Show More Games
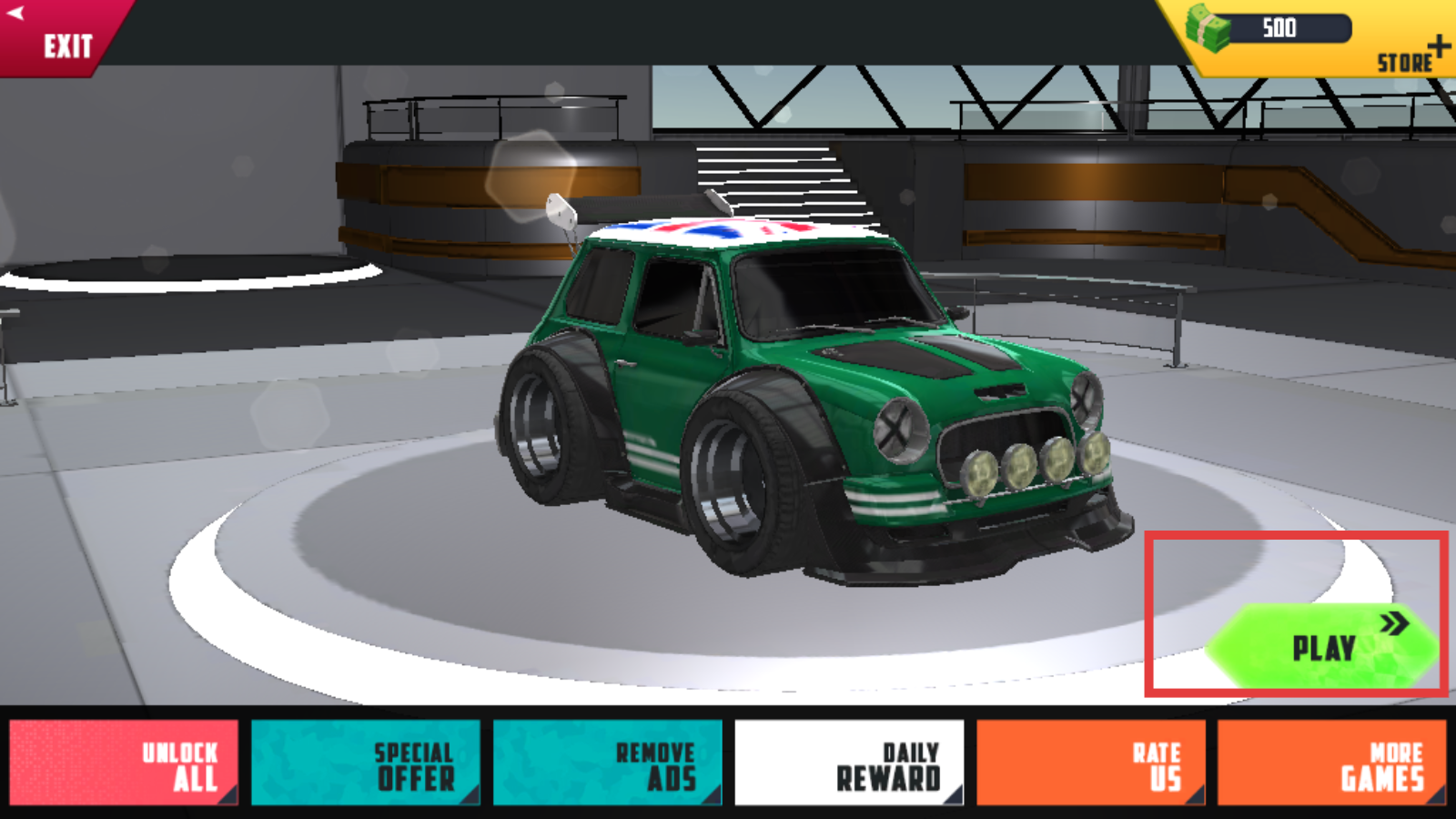The height and width of the screenshot is (819, 1456). (1331, 763)
